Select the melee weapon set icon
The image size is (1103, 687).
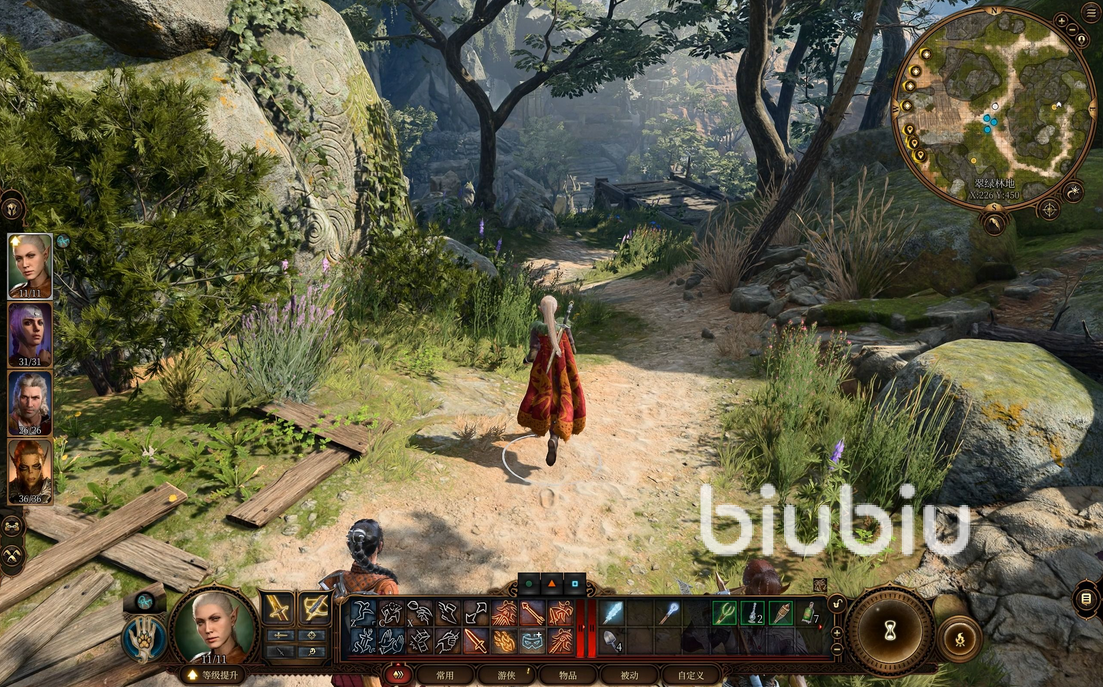coord(277,608)
